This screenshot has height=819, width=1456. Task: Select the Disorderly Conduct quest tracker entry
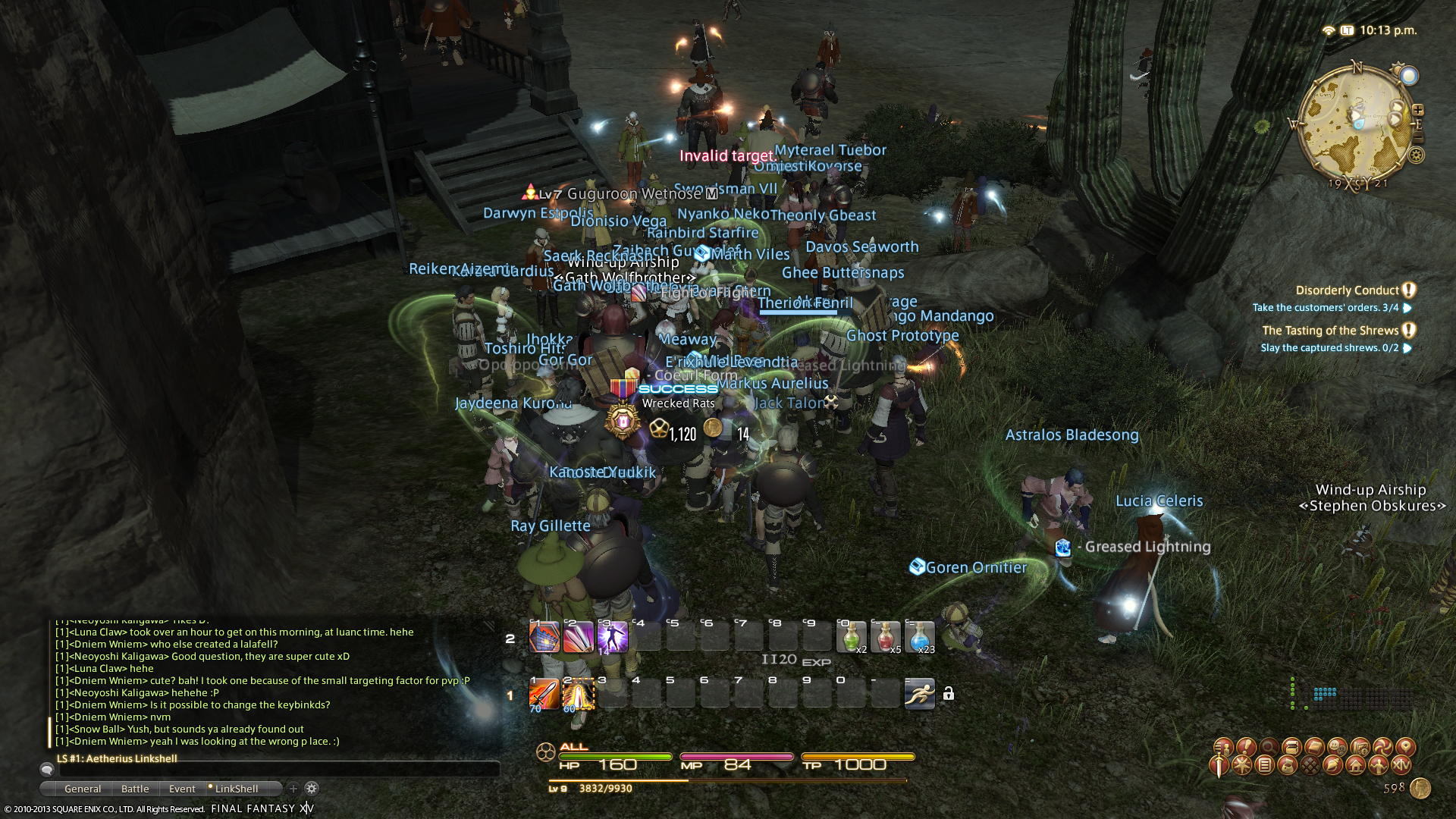click(x=1347, y=290)
